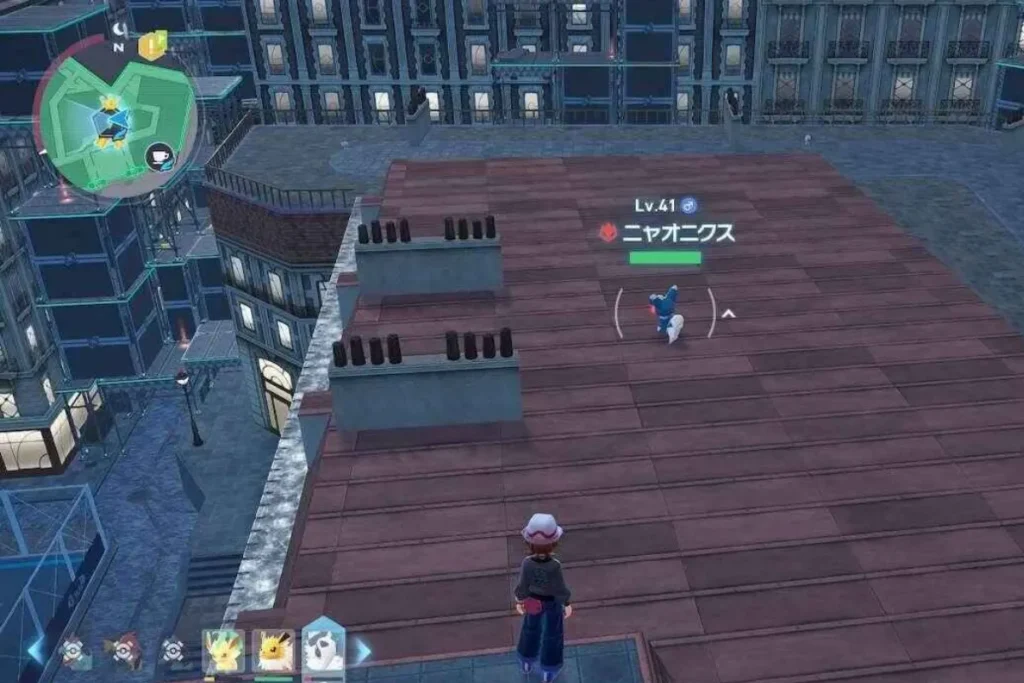
Task: Click the left arrow beside the Poké Ball slots
Action: click(x=37, y=650)
